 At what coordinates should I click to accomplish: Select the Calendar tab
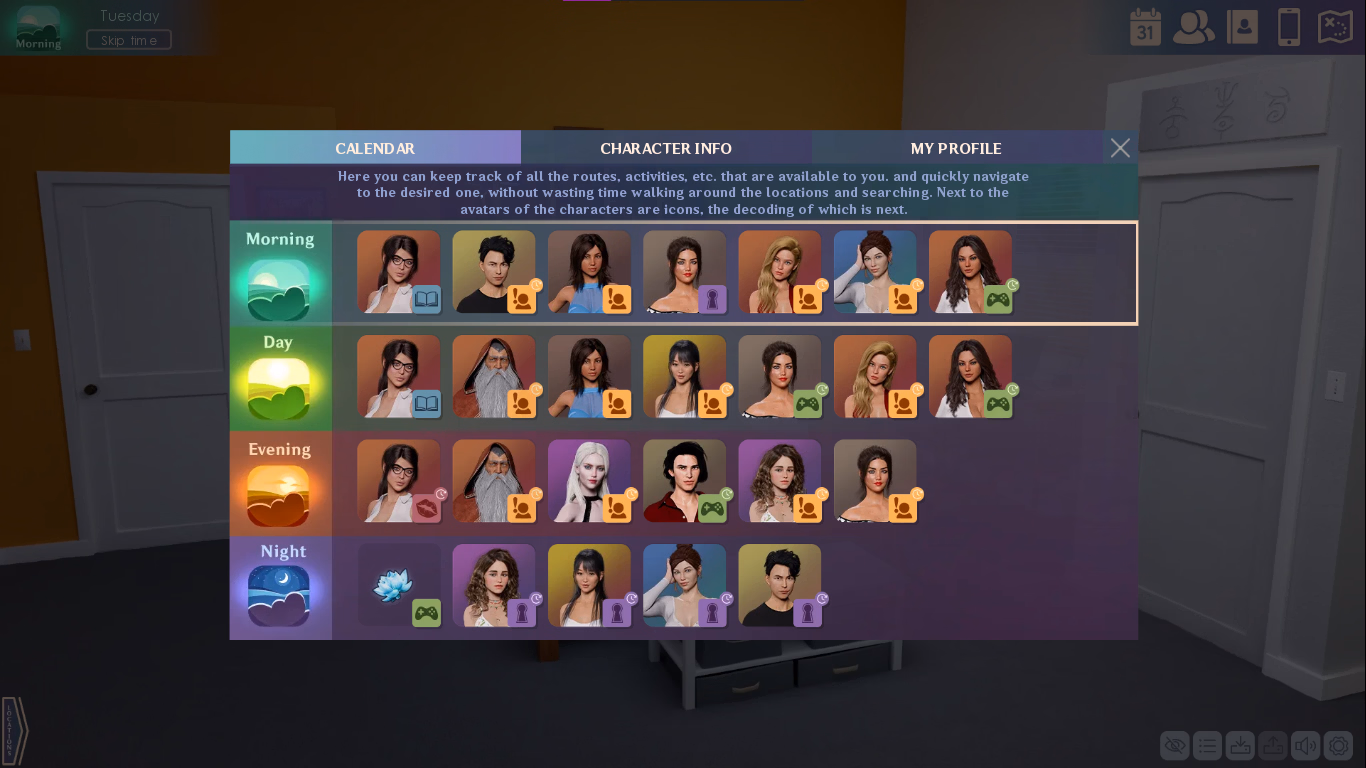click(x=375, y=148)
